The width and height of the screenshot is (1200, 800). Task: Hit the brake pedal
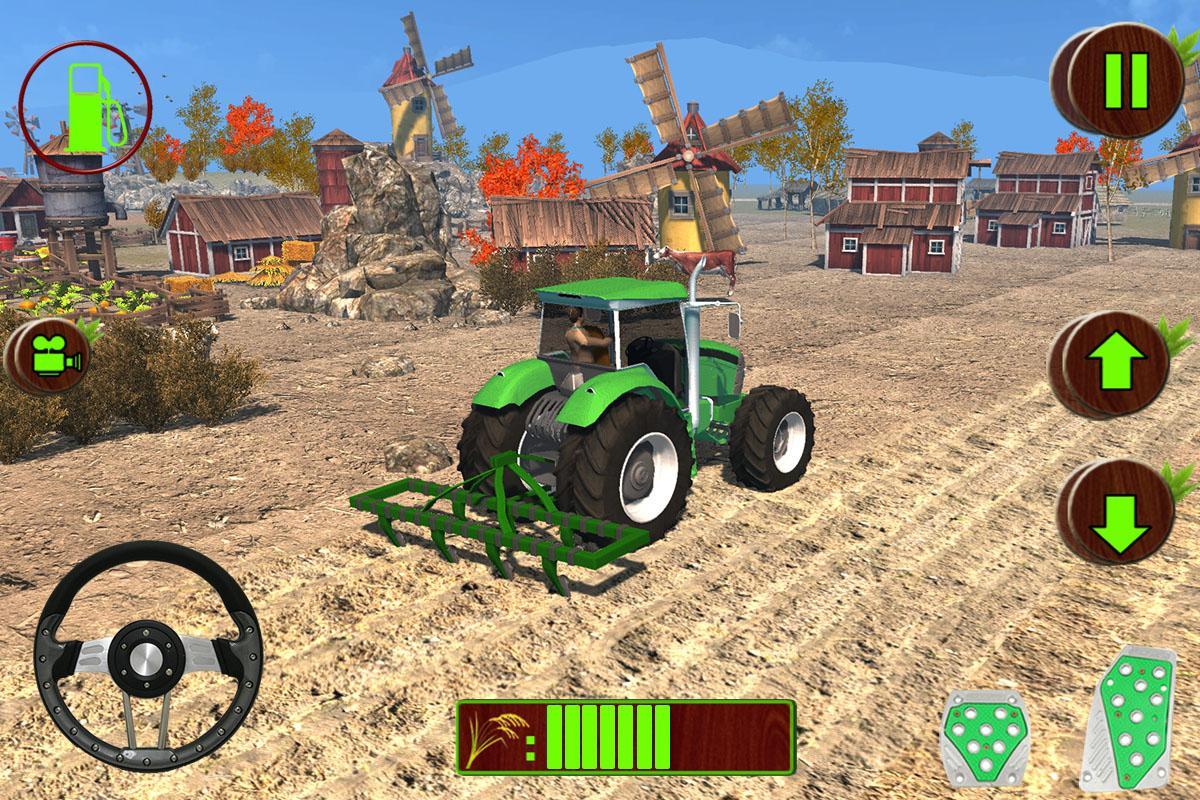(984, 738)
